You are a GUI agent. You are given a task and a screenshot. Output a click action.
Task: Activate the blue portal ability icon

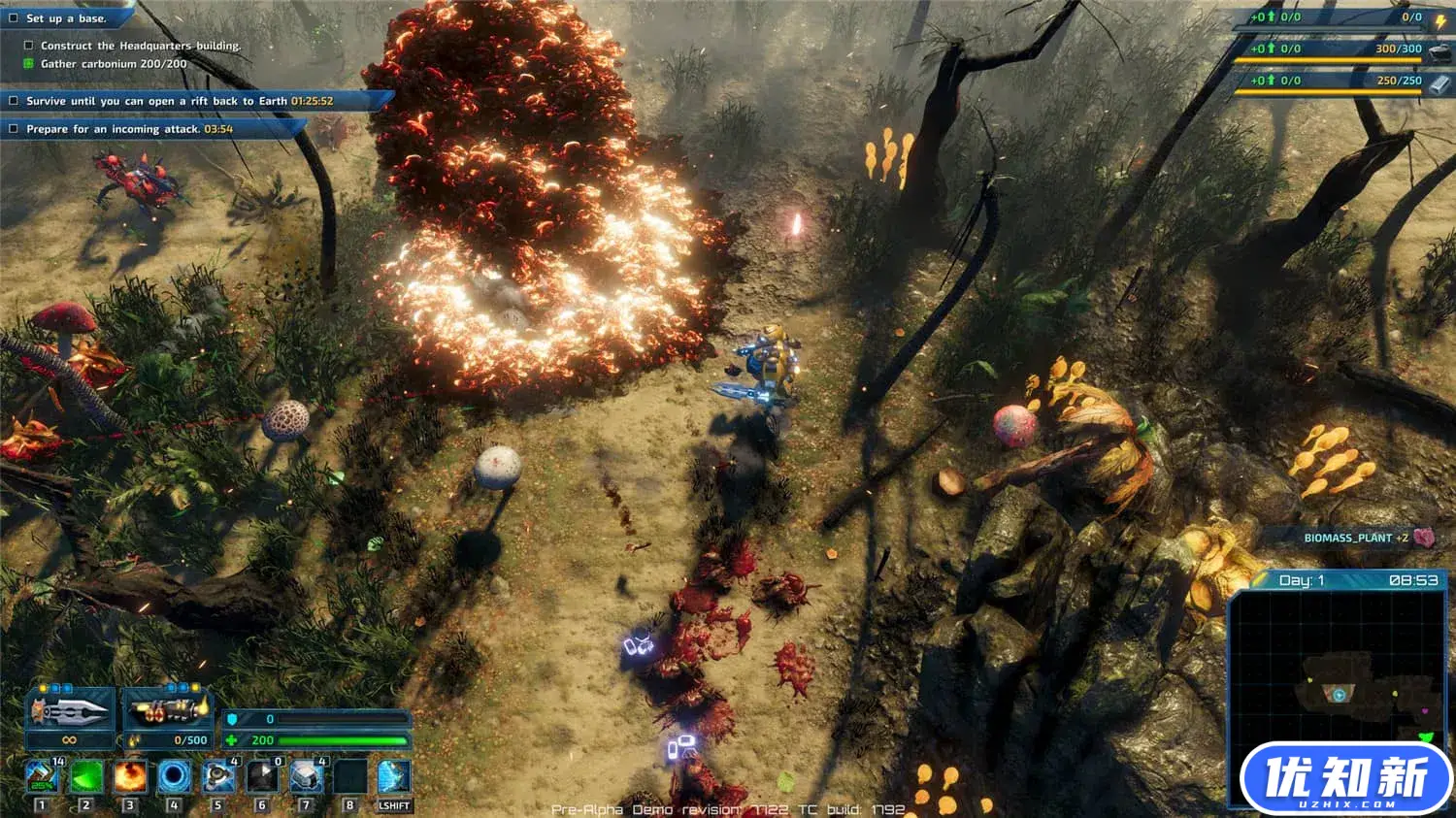175,777
